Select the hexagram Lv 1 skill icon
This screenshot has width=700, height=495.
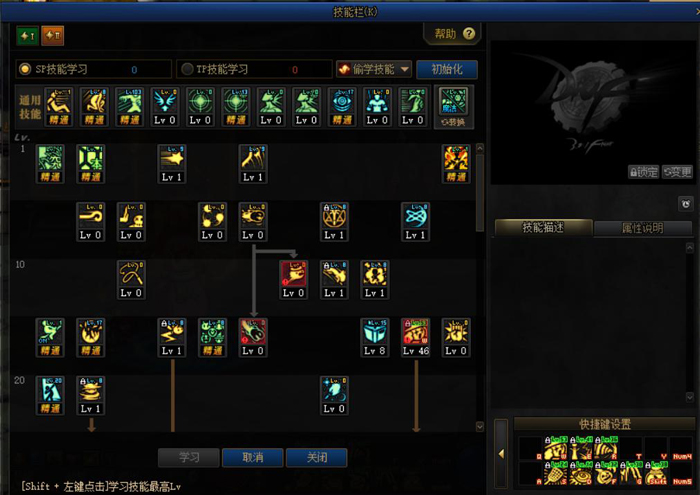[334, 221]
